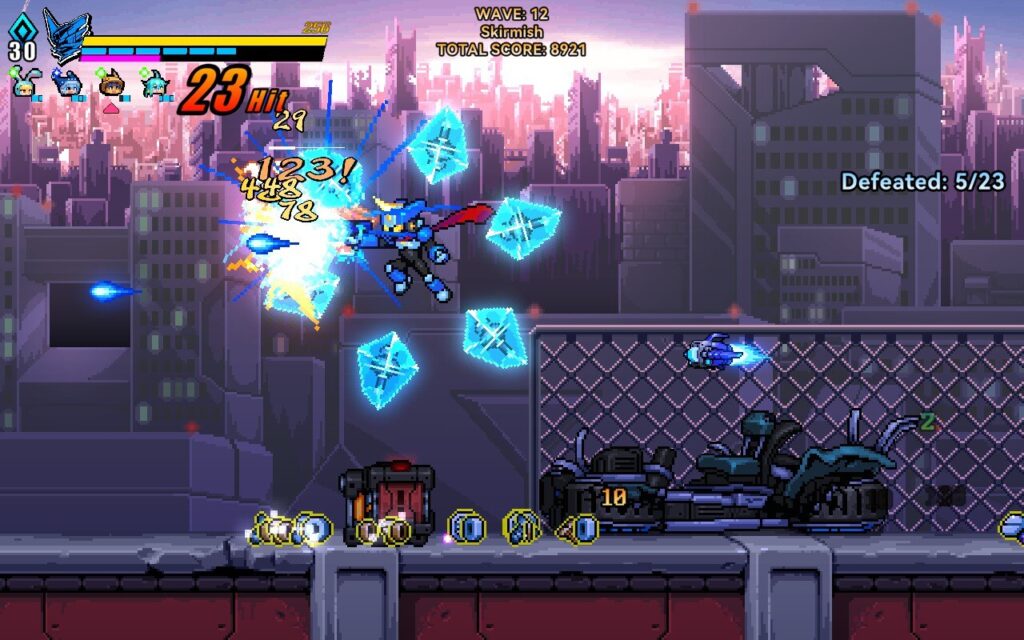This screenshot has height=640, width=1024.
Task: Choose the blue-haired wizard hat party portrait
Action: (x=66, y=84)
